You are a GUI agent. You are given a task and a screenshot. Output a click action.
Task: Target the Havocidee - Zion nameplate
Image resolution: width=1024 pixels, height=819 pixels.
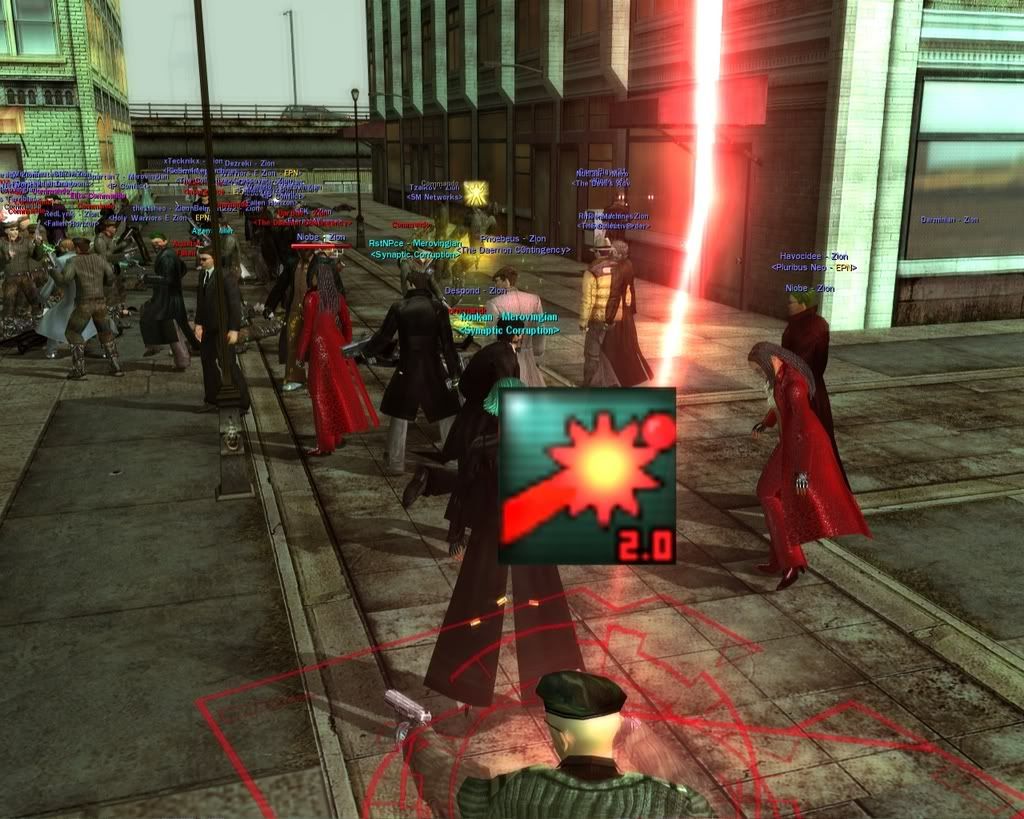(814, 256)
